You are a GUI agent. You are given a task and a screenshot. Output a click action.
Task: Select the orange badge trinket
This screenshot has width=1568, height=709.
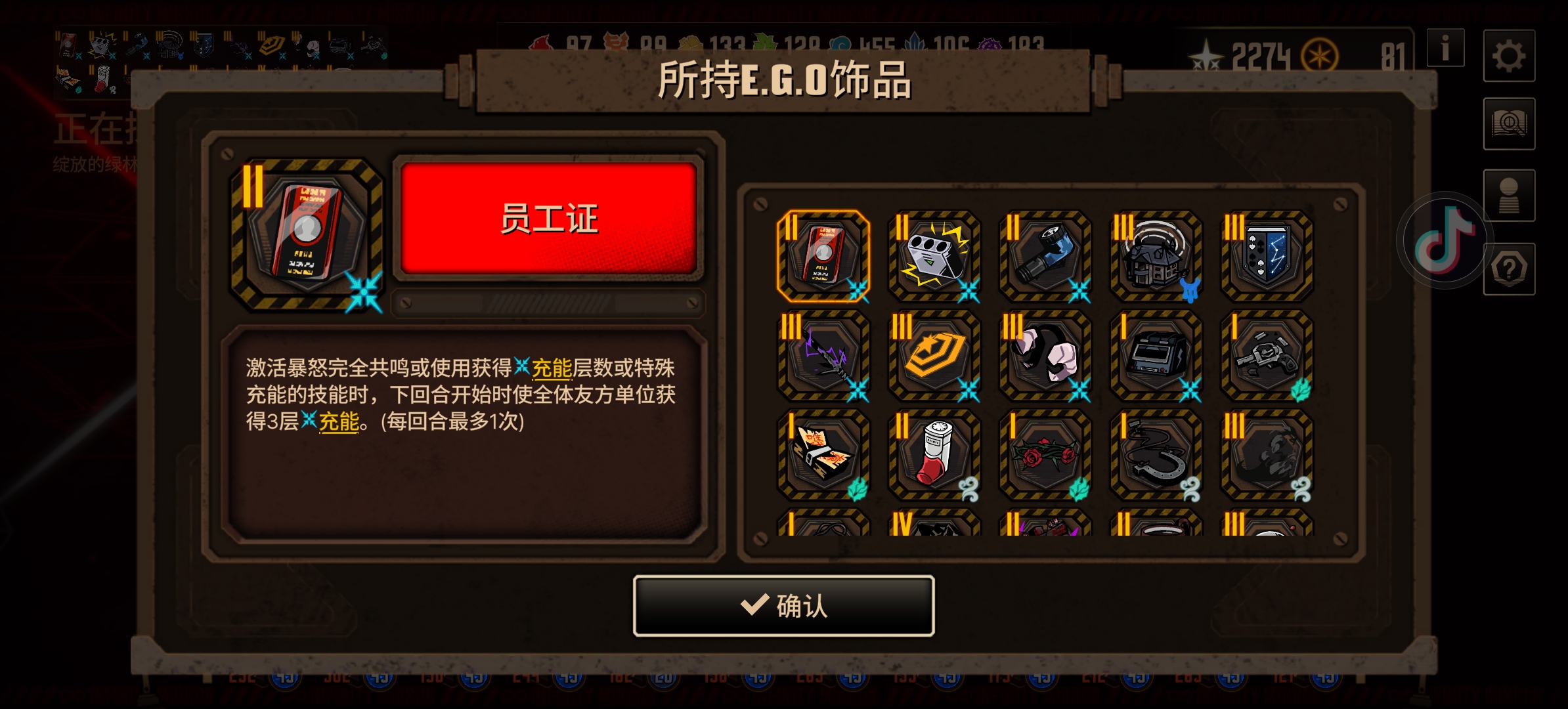[935, 356]
